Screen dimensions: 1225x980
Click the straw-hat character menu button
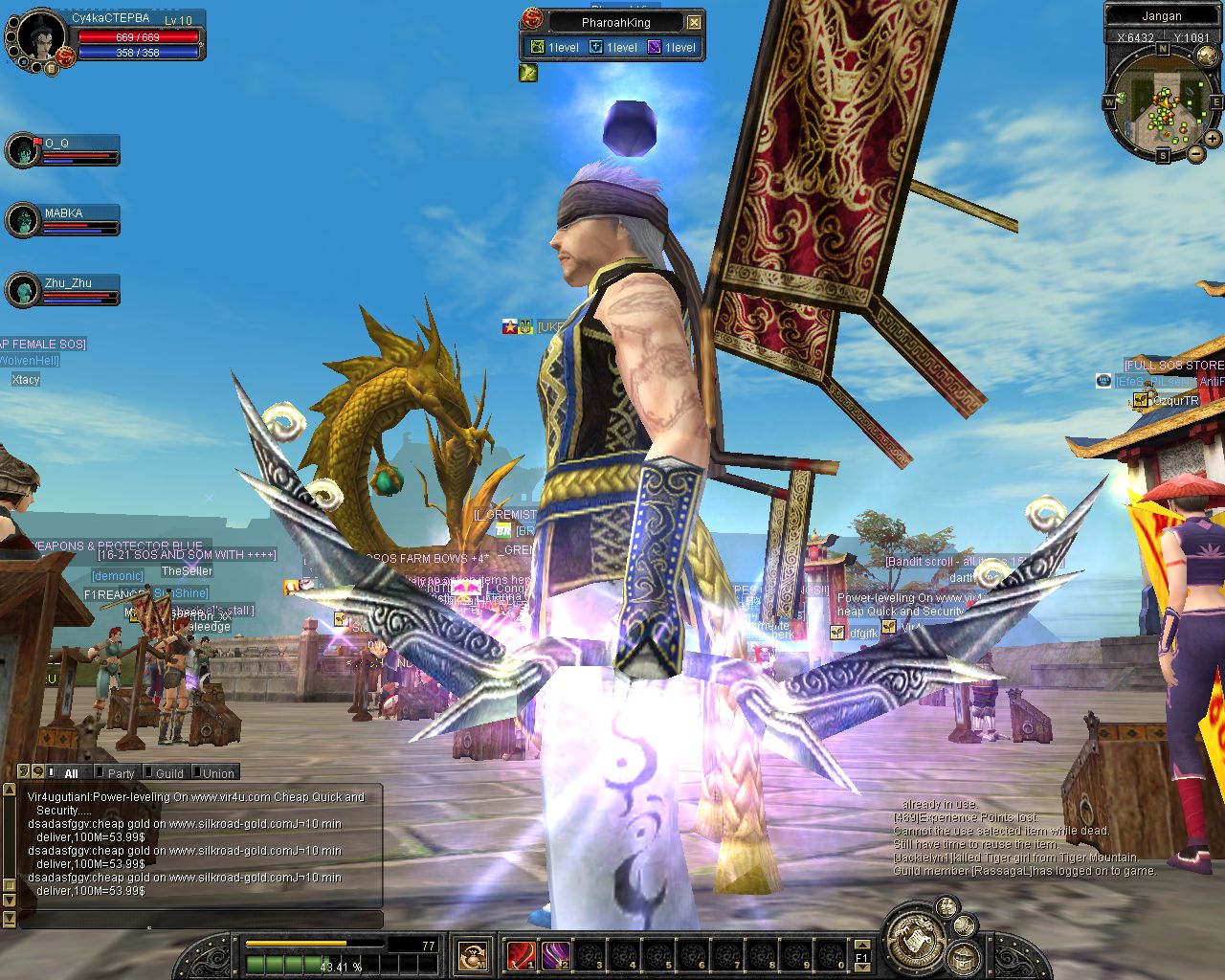(962, 955)
